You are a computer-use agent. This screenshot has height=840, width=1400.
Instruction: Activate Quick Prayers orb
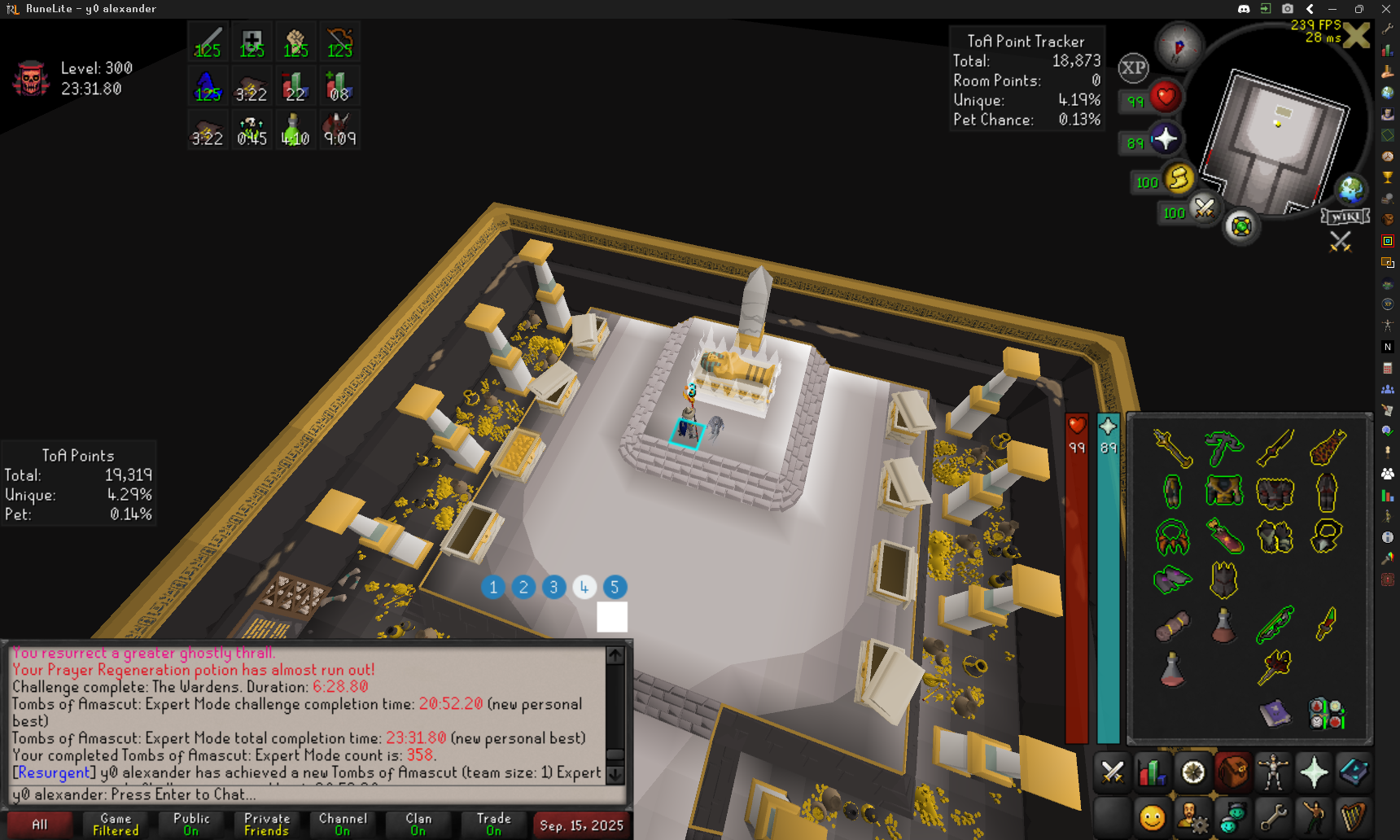(x=1165, y=139)
